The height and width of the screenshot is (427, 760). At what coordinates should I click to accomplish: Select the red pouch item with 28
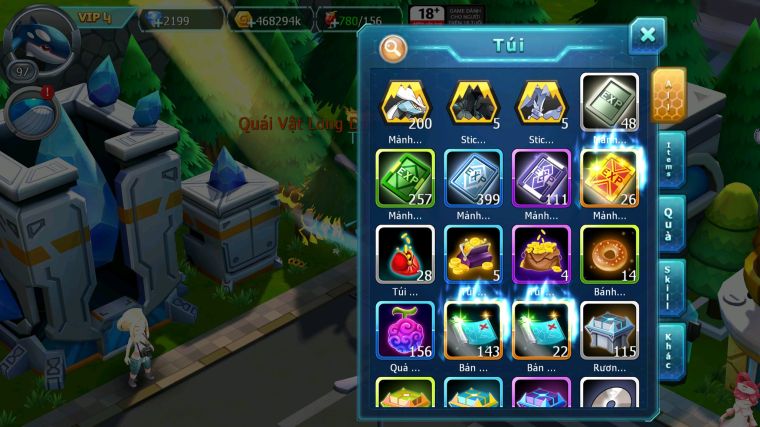[405, 254]
